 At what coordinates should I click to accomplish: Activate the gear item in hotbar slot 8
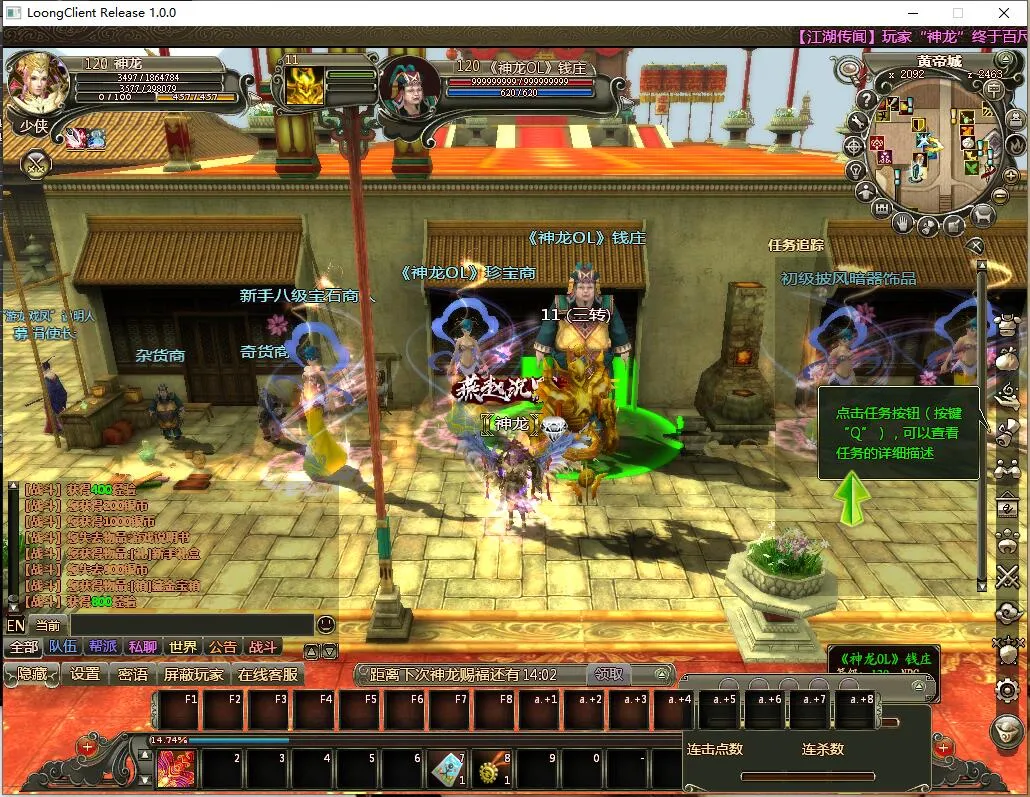pyautogui.click(x=492, y=768)
